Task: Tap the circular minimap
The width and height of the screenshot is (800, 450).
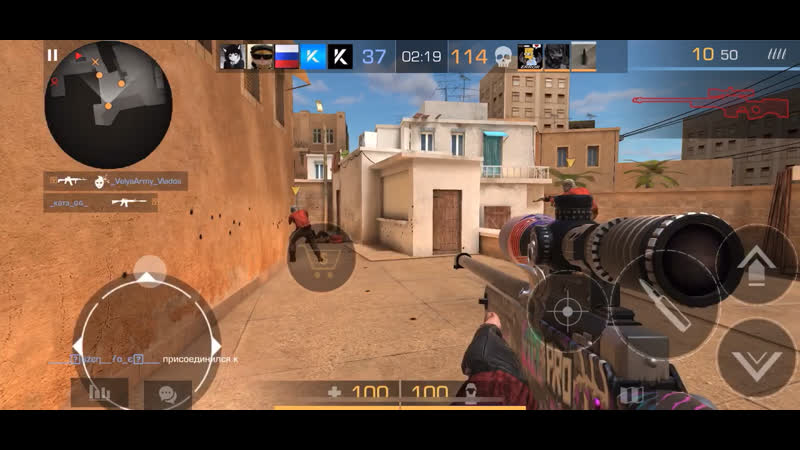Action: click(x=108, y=104)
